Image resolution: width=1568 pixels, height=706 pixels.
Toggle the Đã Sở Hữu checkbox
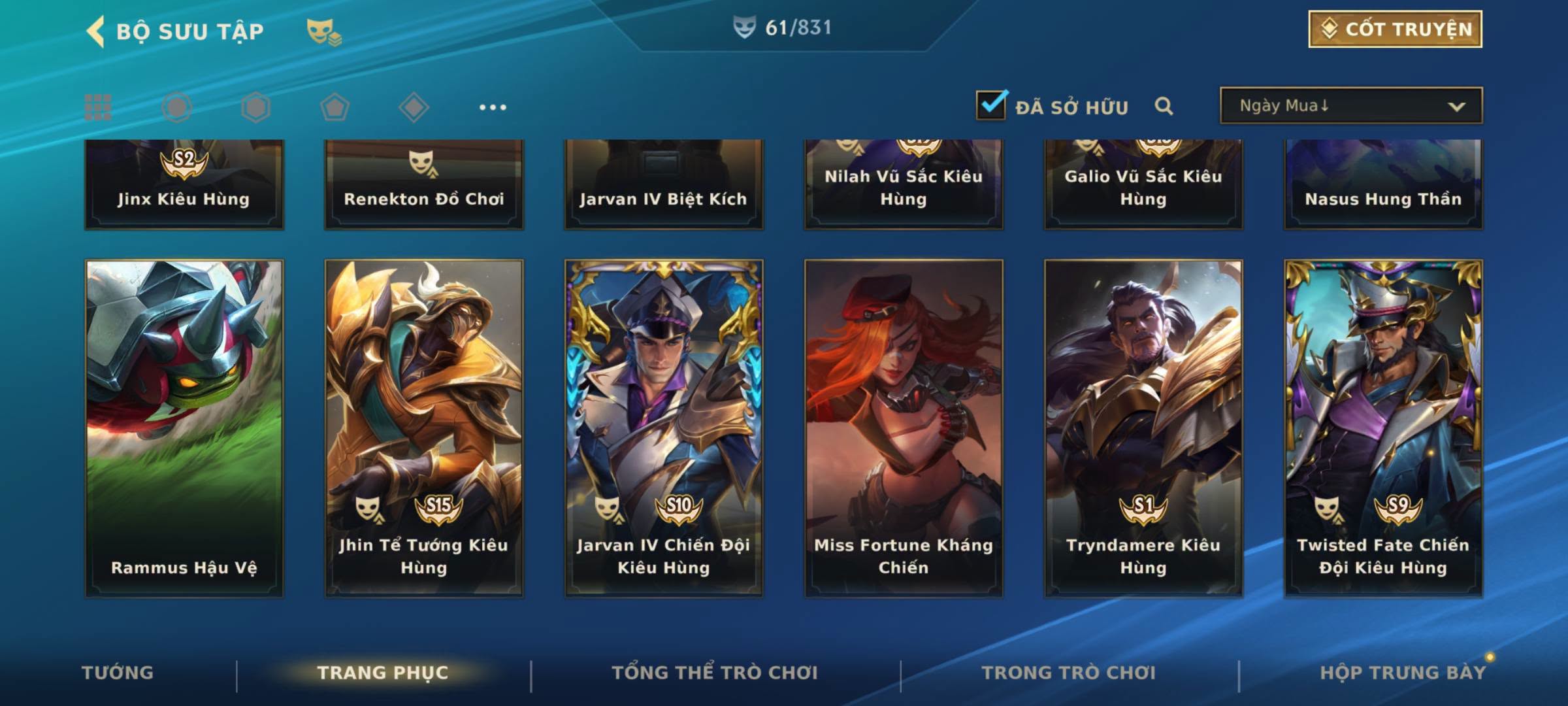[991, 105]
